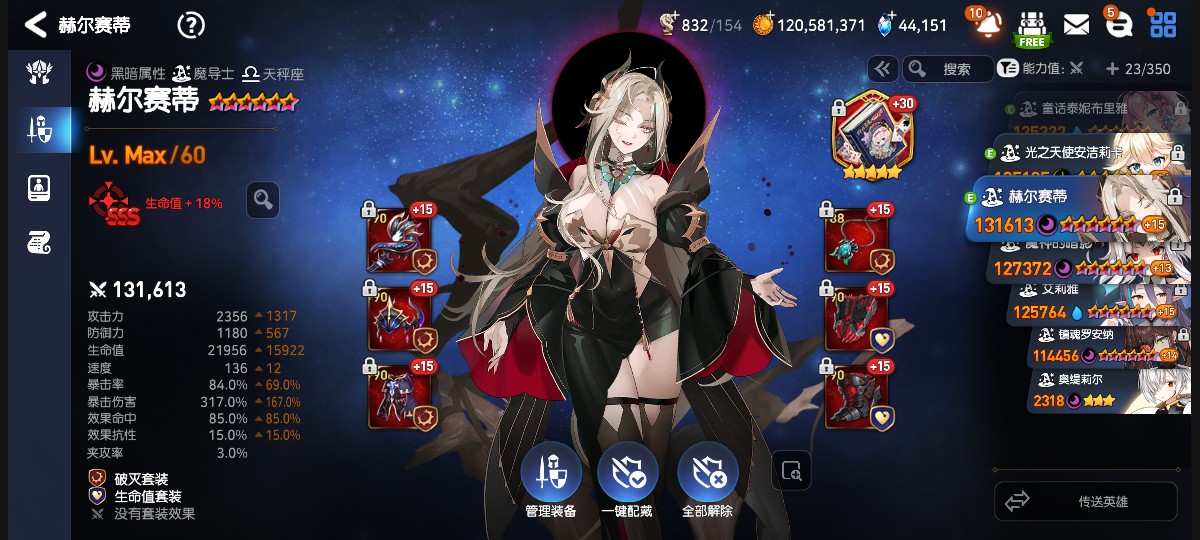Open the help question mark icon
Image resolution: width=1200 pixels, height=540 pixels.
[190, 25]
